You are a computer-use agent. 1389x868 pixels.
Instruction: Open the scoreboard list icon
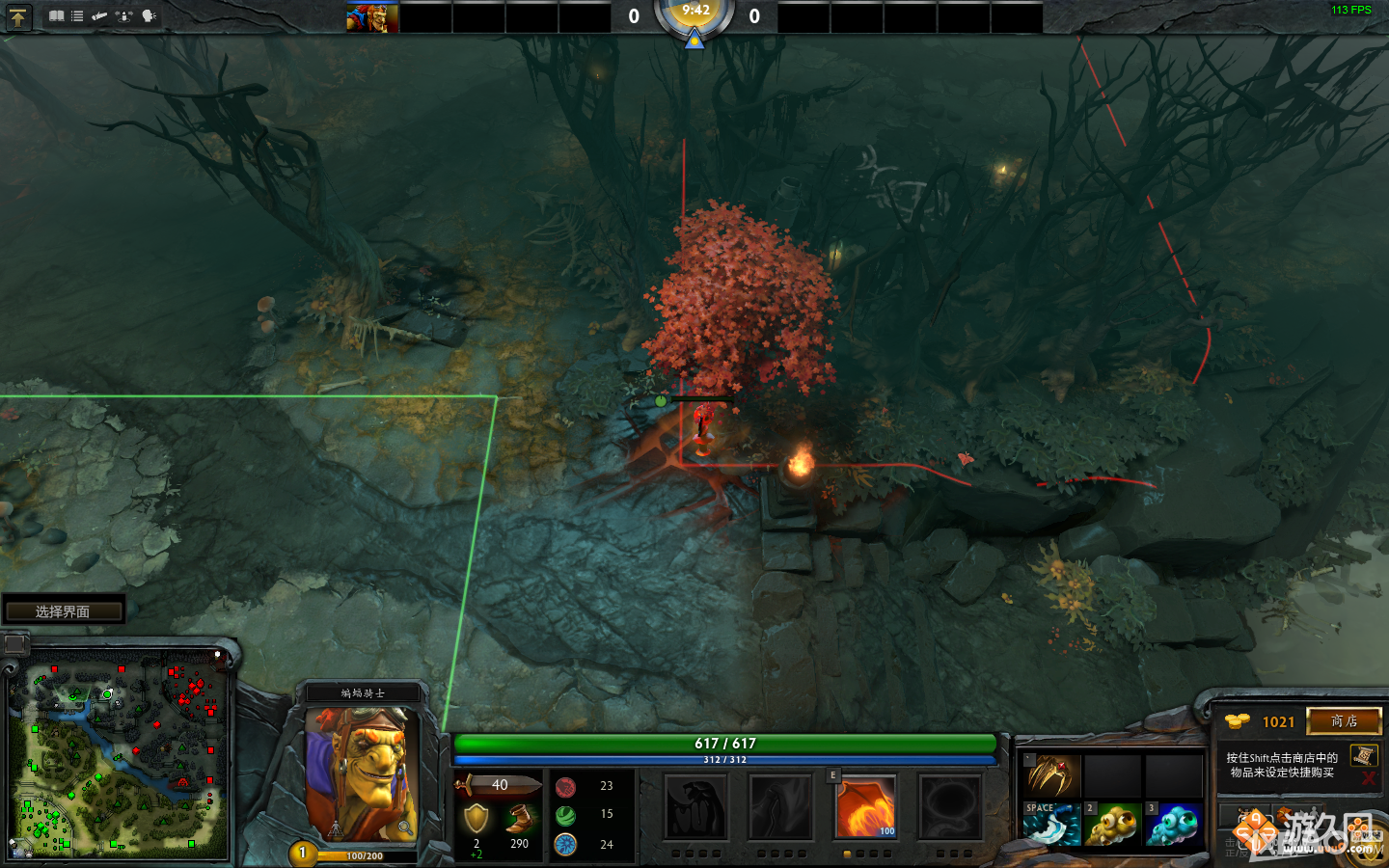click(77, 16)
